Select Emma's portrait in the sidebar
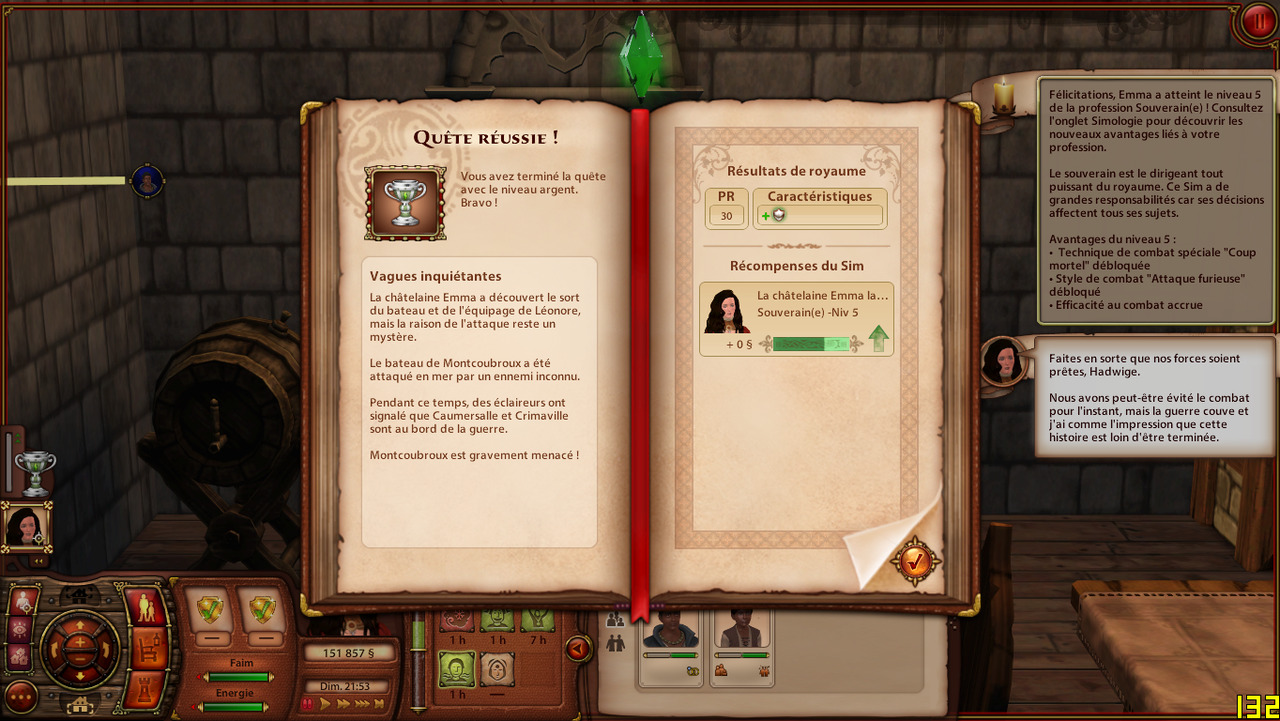 (26, 525)
